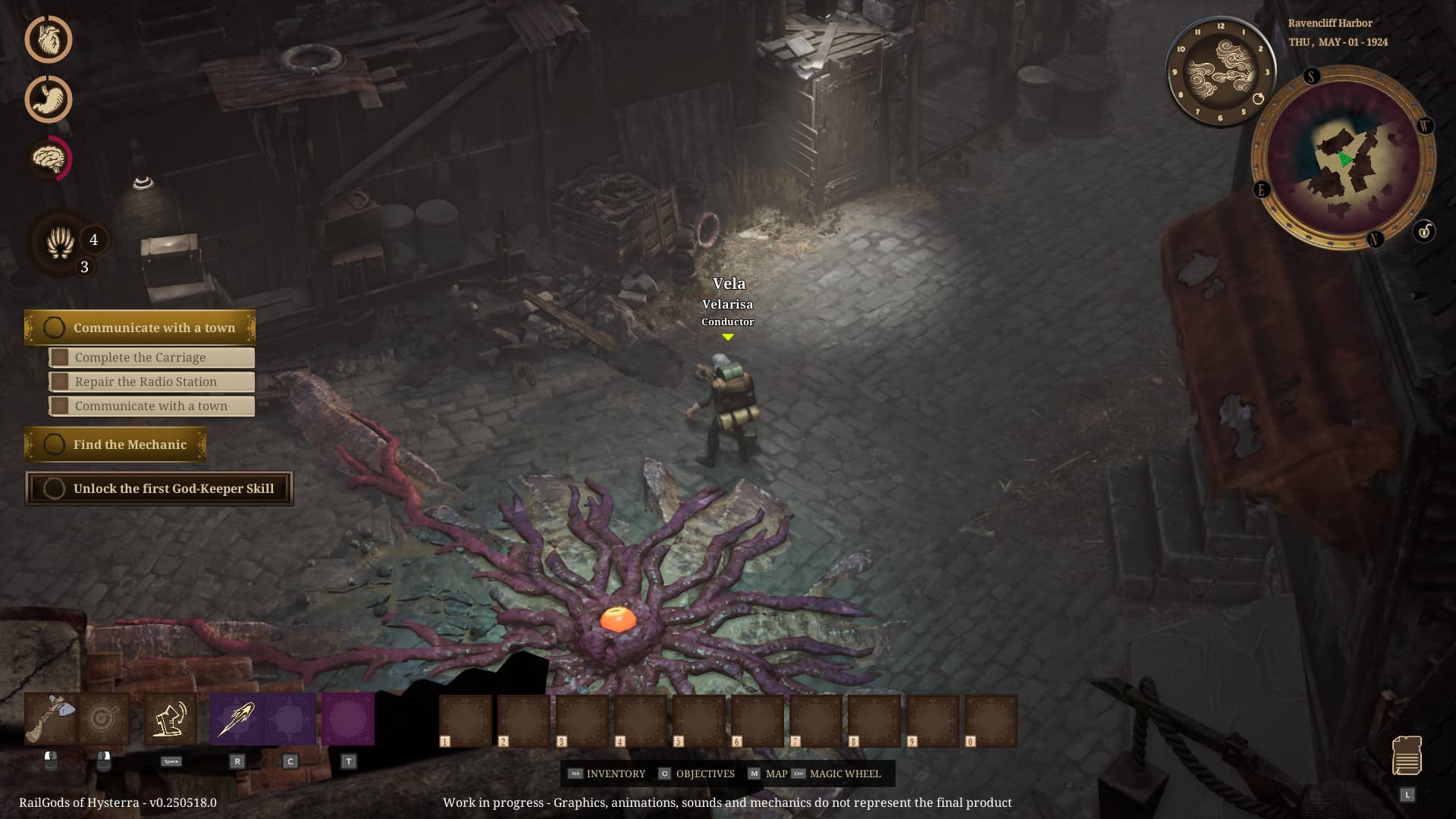1456x819 pixels.
Task: Click the hand icon with counters
Action: pos(61,243)
